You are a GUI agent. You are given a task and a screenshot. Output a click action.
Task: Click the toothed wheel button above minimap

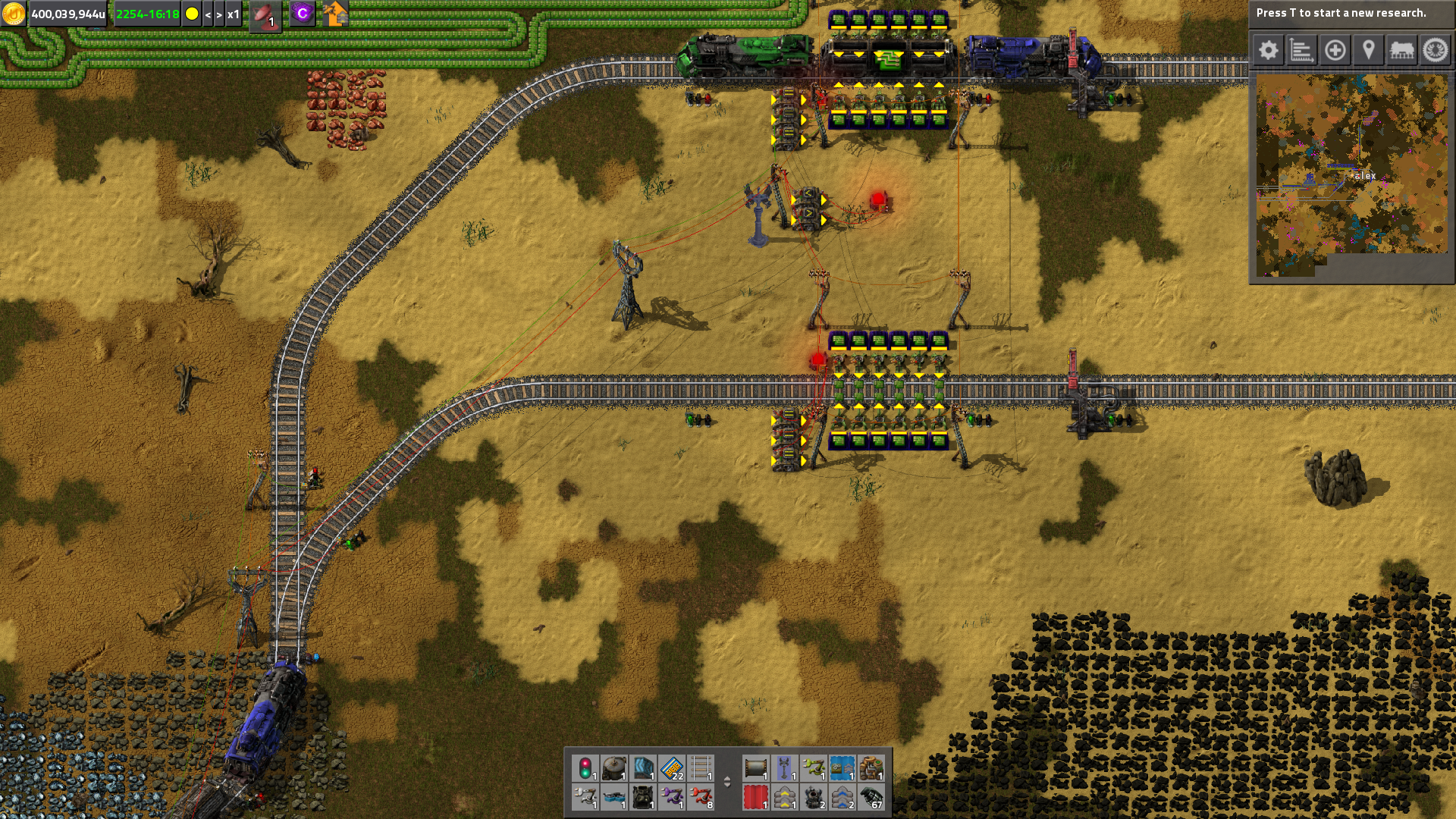point(1435,51)
